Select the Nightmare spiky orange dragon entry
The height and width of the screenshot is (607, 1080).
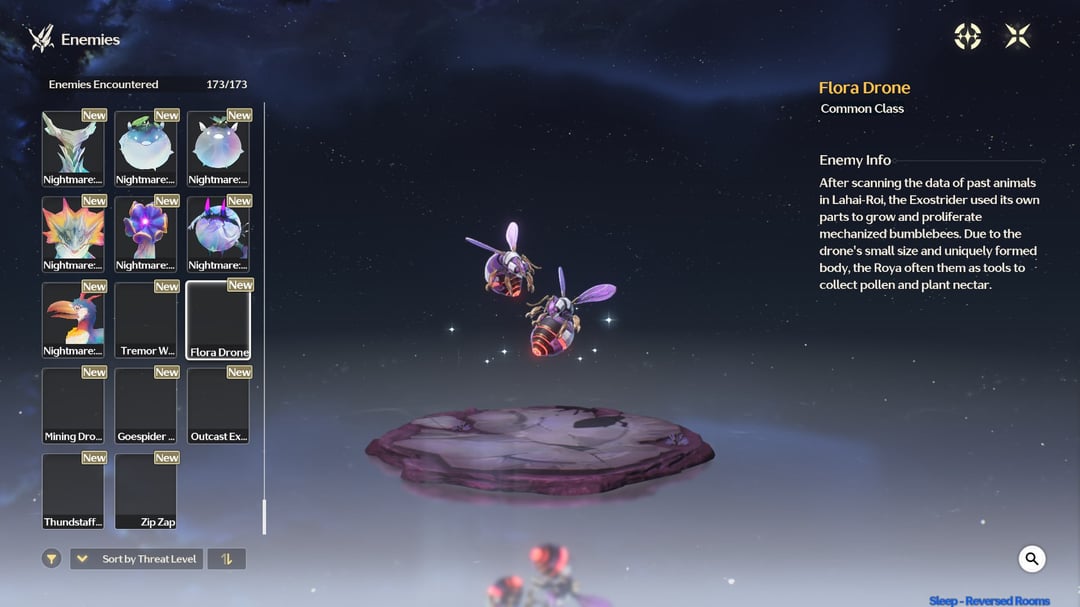click(73, 233)
